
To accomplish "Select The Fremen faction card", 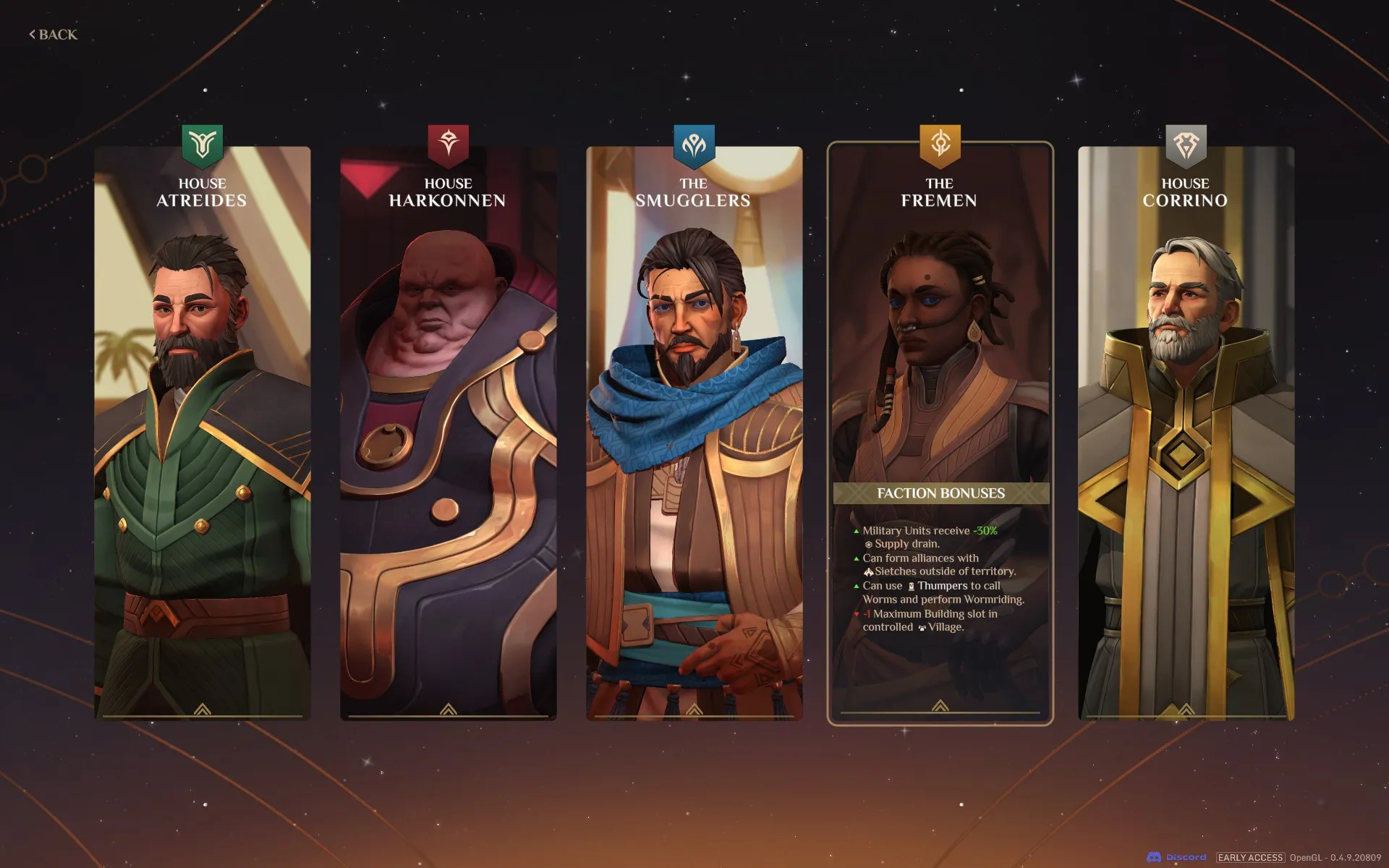I will [x=940, y=362].
